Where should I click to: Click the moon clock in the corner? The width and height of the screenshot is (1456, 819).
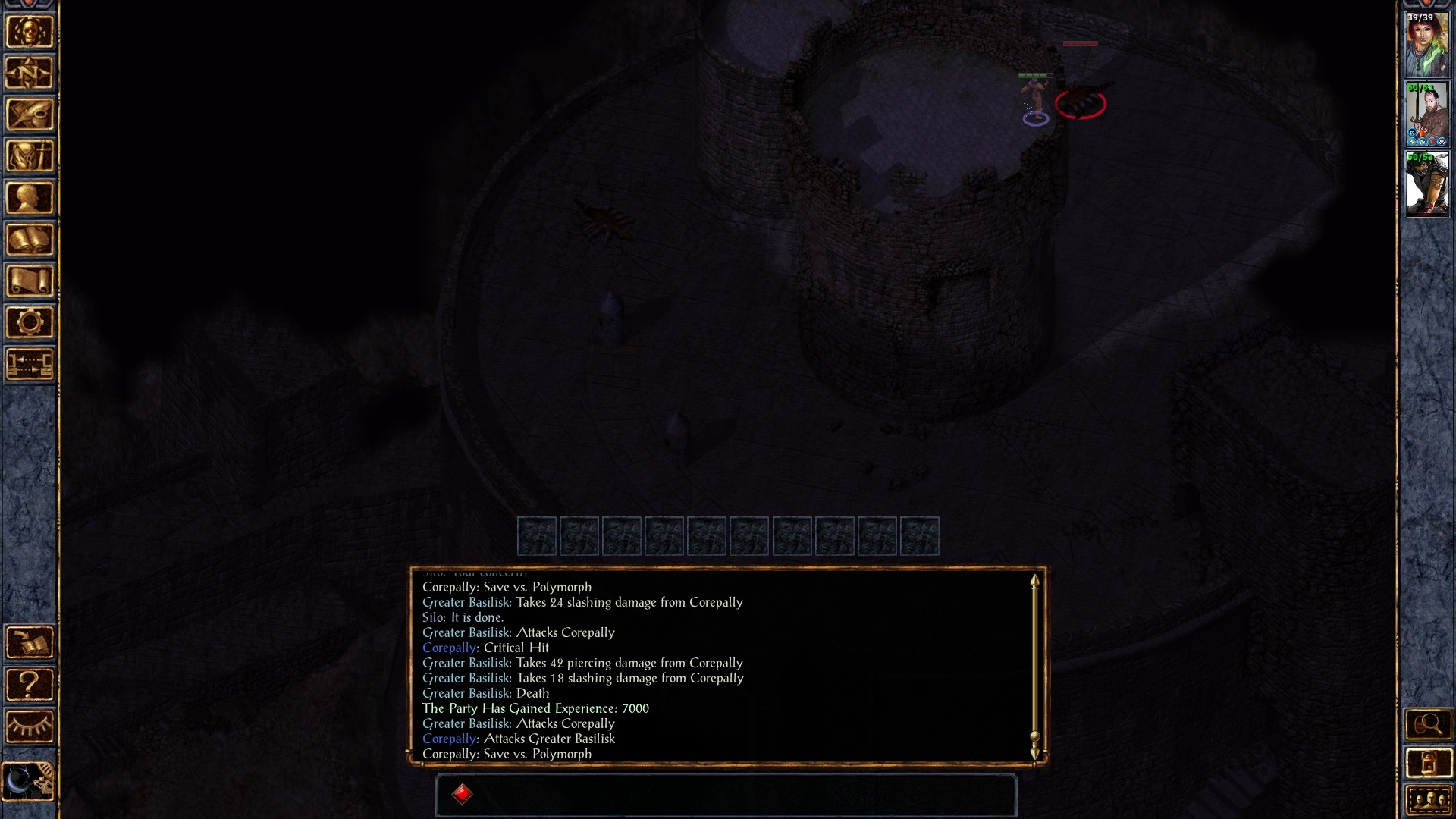[28, 781]
